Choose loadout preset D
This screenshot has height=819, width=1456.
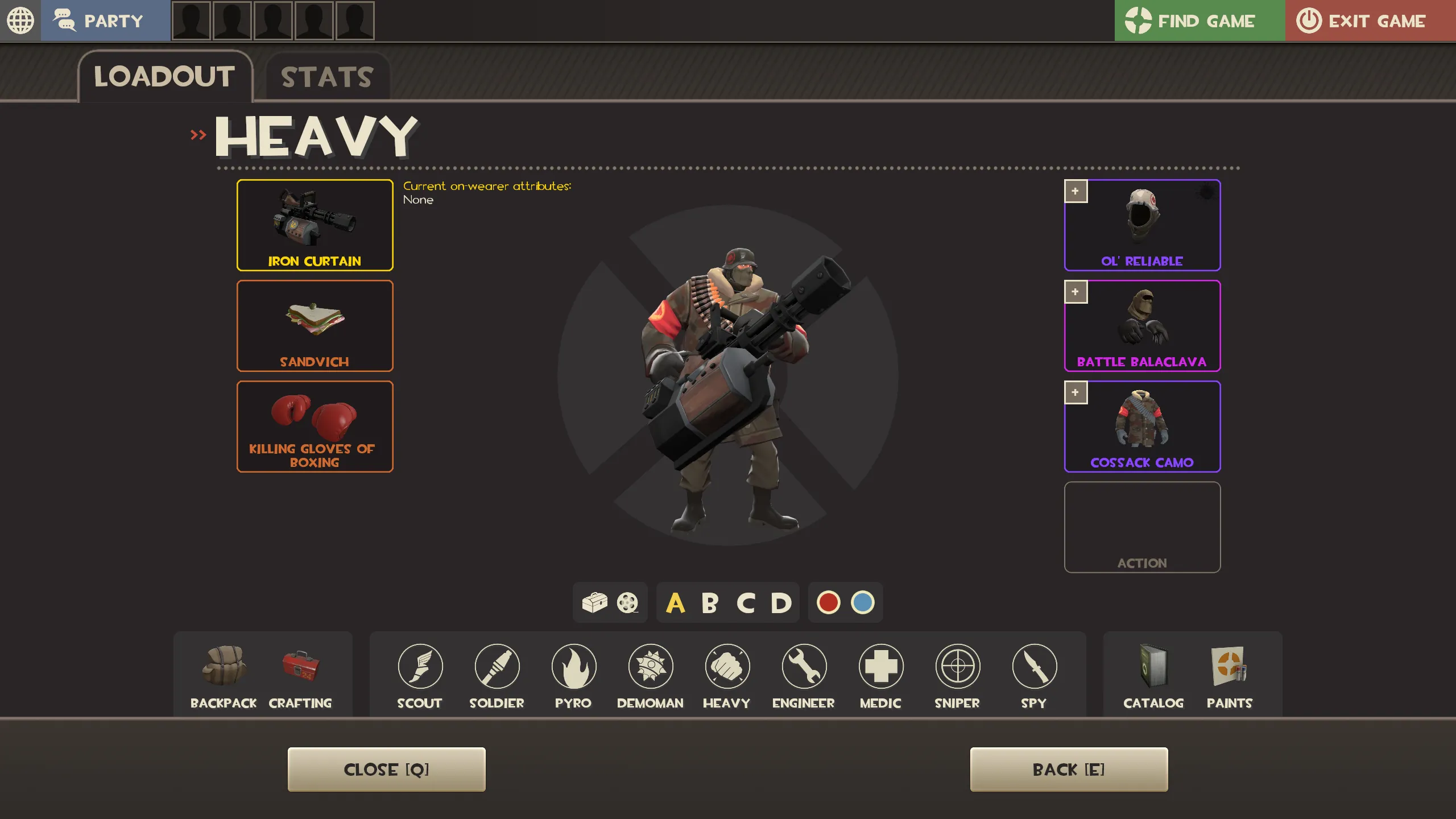point(781,603)
